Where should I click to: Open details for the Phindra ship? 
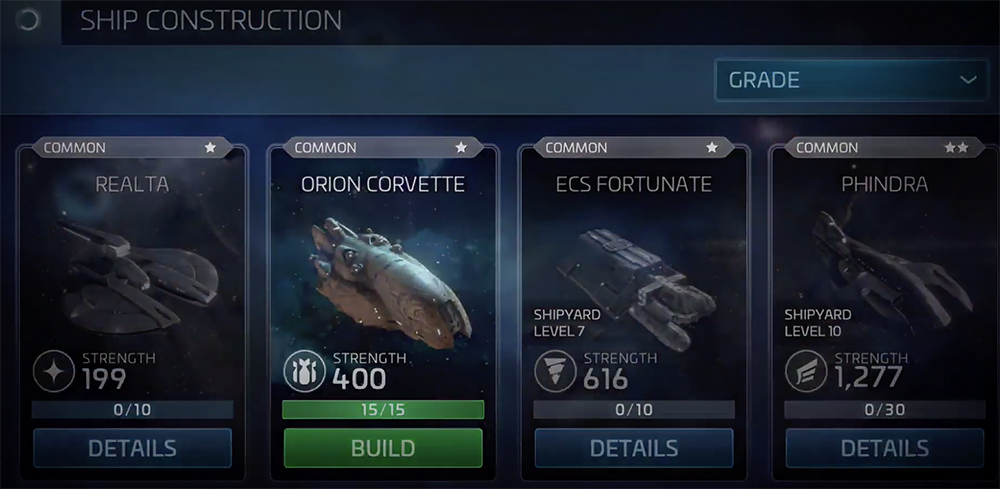[885, 448]
